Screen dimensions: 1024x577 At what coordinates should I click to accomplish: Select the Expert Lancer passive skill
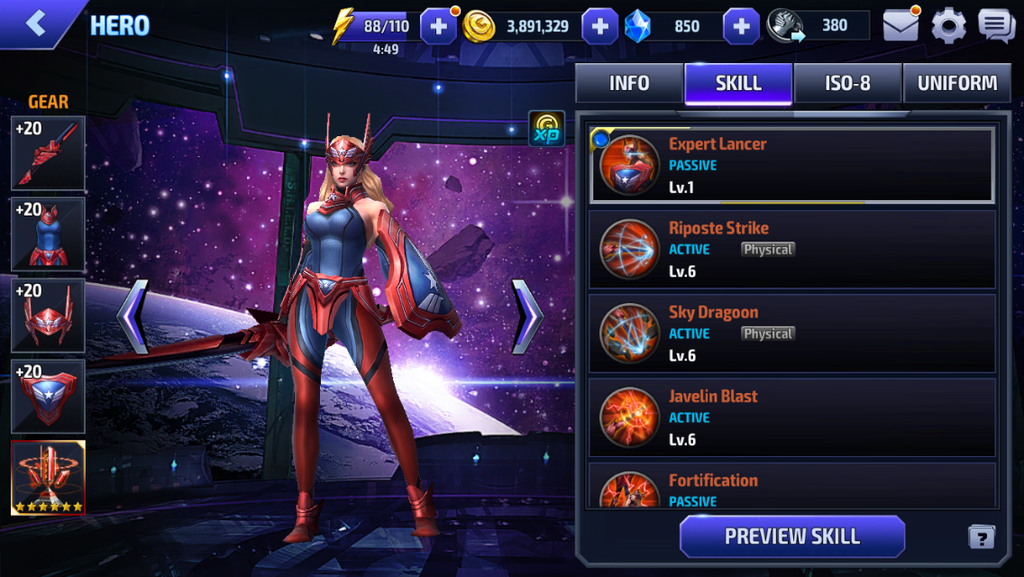coord(791,165)
